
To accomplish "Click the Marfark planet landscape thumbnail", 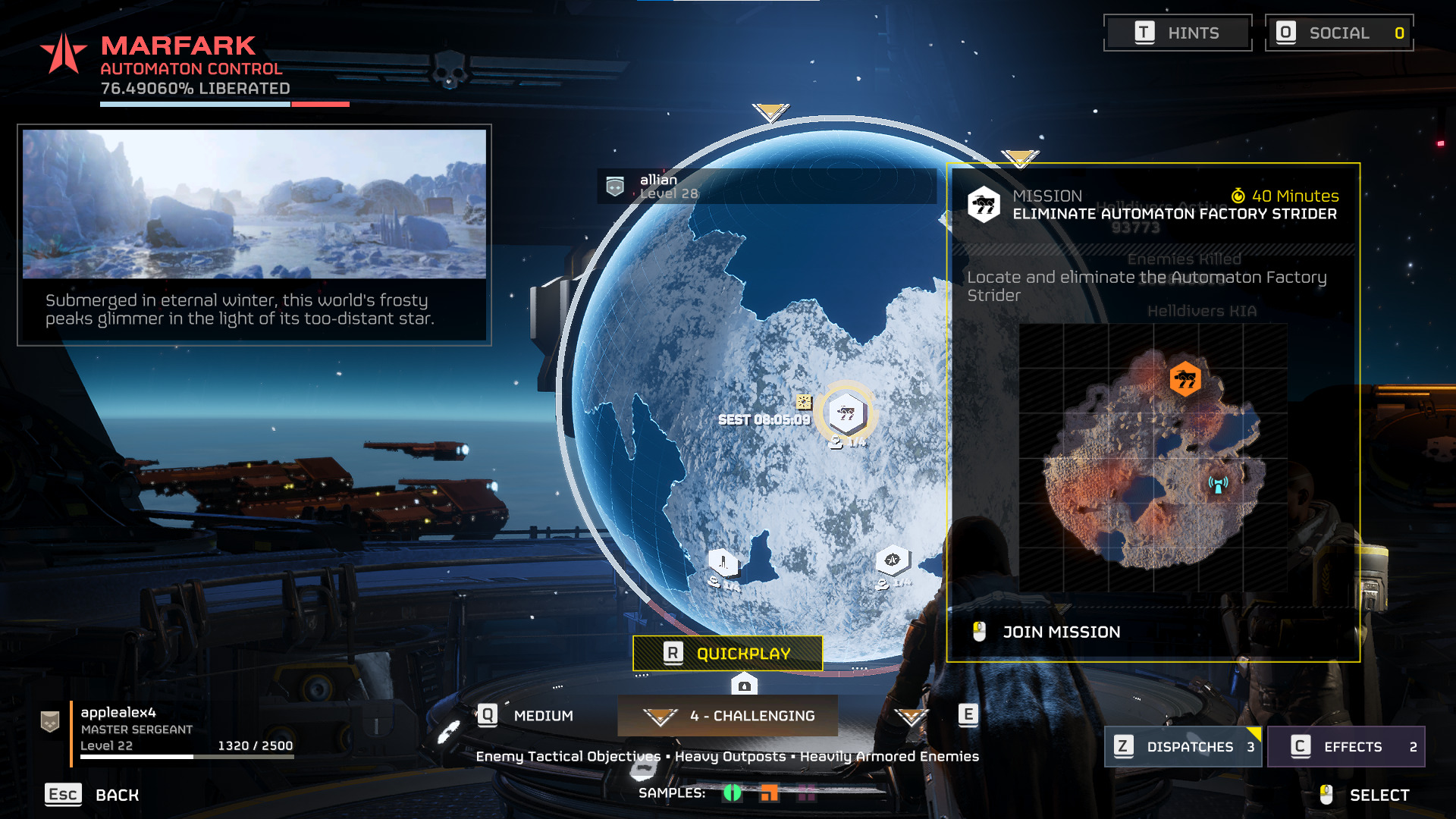I will (254, 204).
